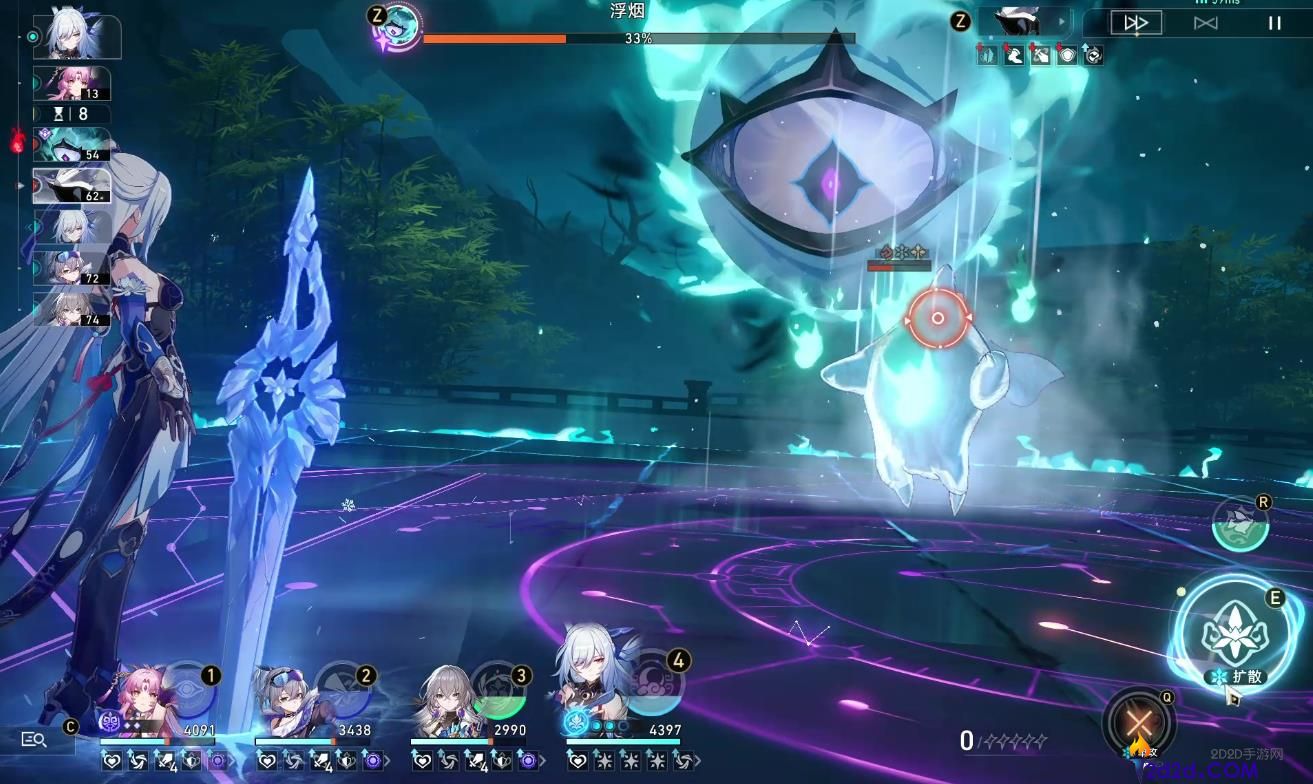Expand the buff icons arrow under character 3
Viewport: 1313px width, 784px height.
click(x=542, y=761)
